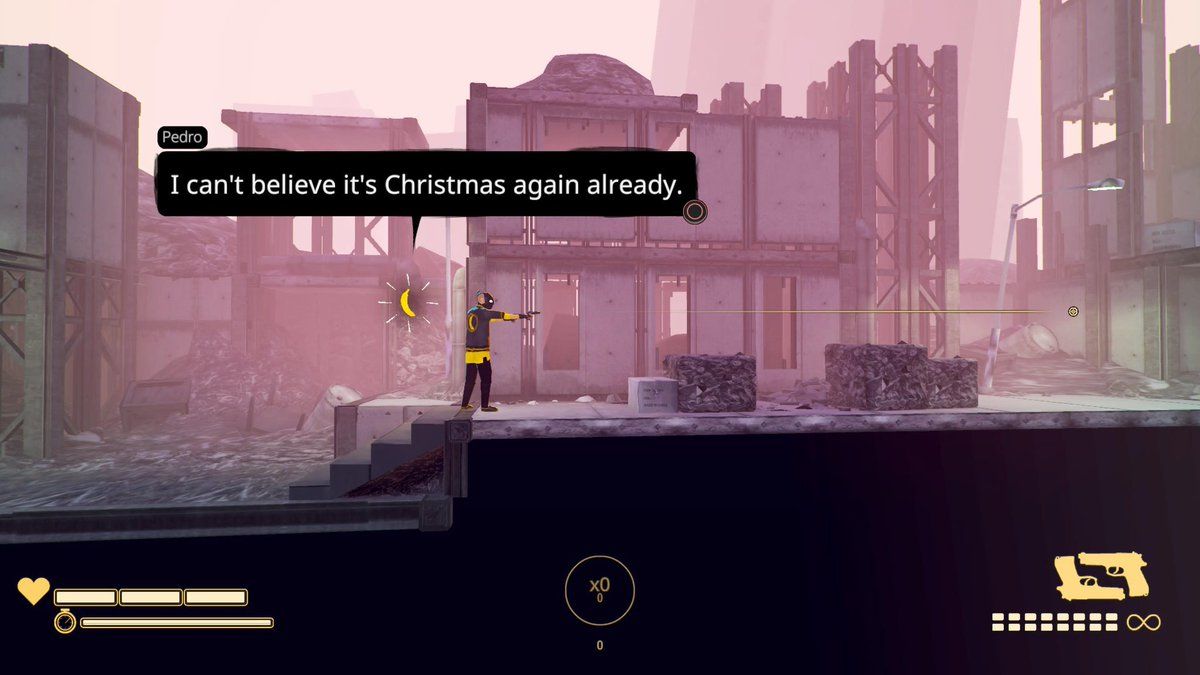
Task: Advance Pedro's Christmas dialogue bubble
Action: pos(694,211)
